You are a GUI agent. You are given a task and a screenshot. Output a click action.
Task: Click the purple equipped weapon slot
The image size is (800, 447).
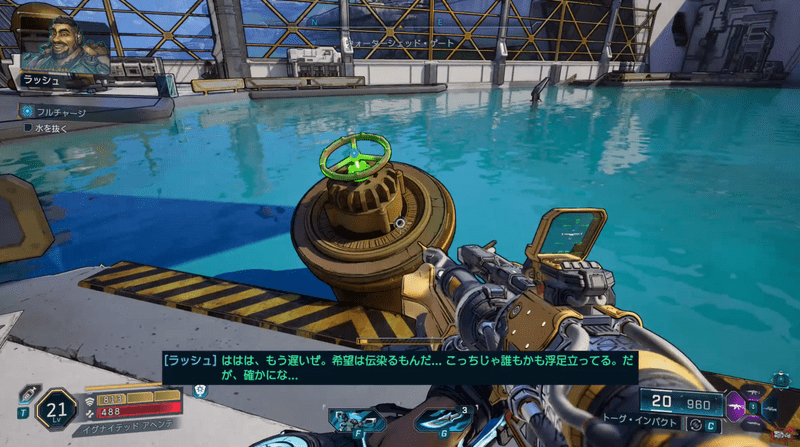(736, 407)
